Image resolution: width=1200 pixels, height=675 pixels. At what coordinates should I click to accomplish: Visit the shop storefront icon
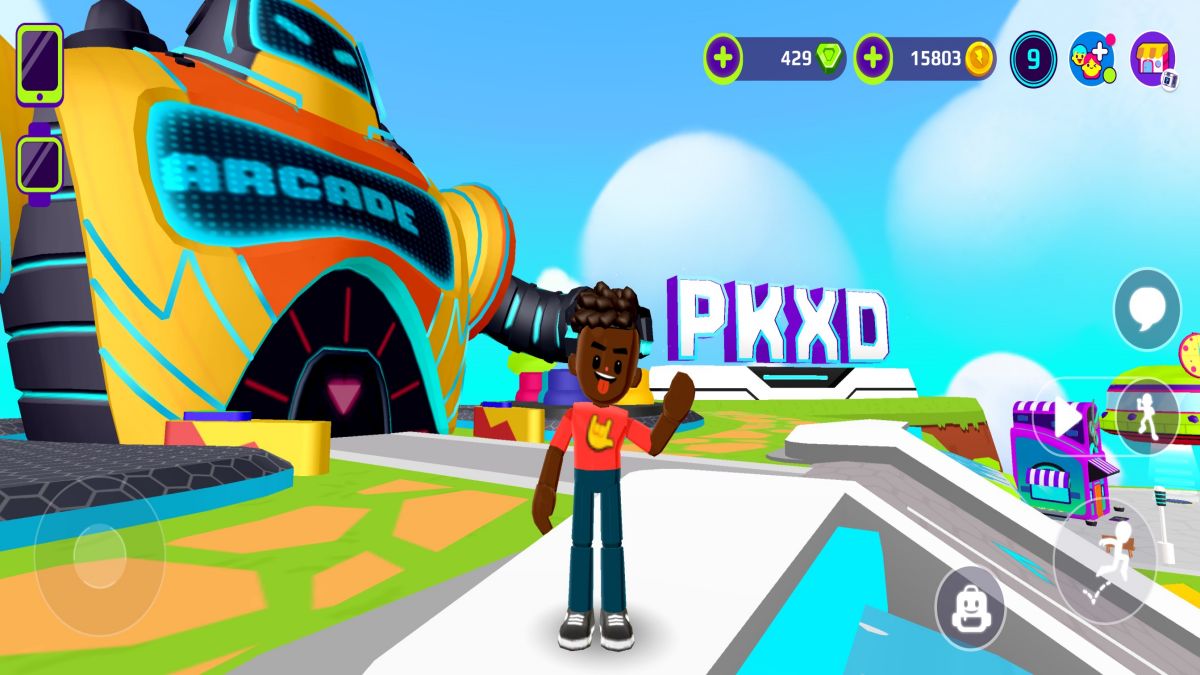1153,59
